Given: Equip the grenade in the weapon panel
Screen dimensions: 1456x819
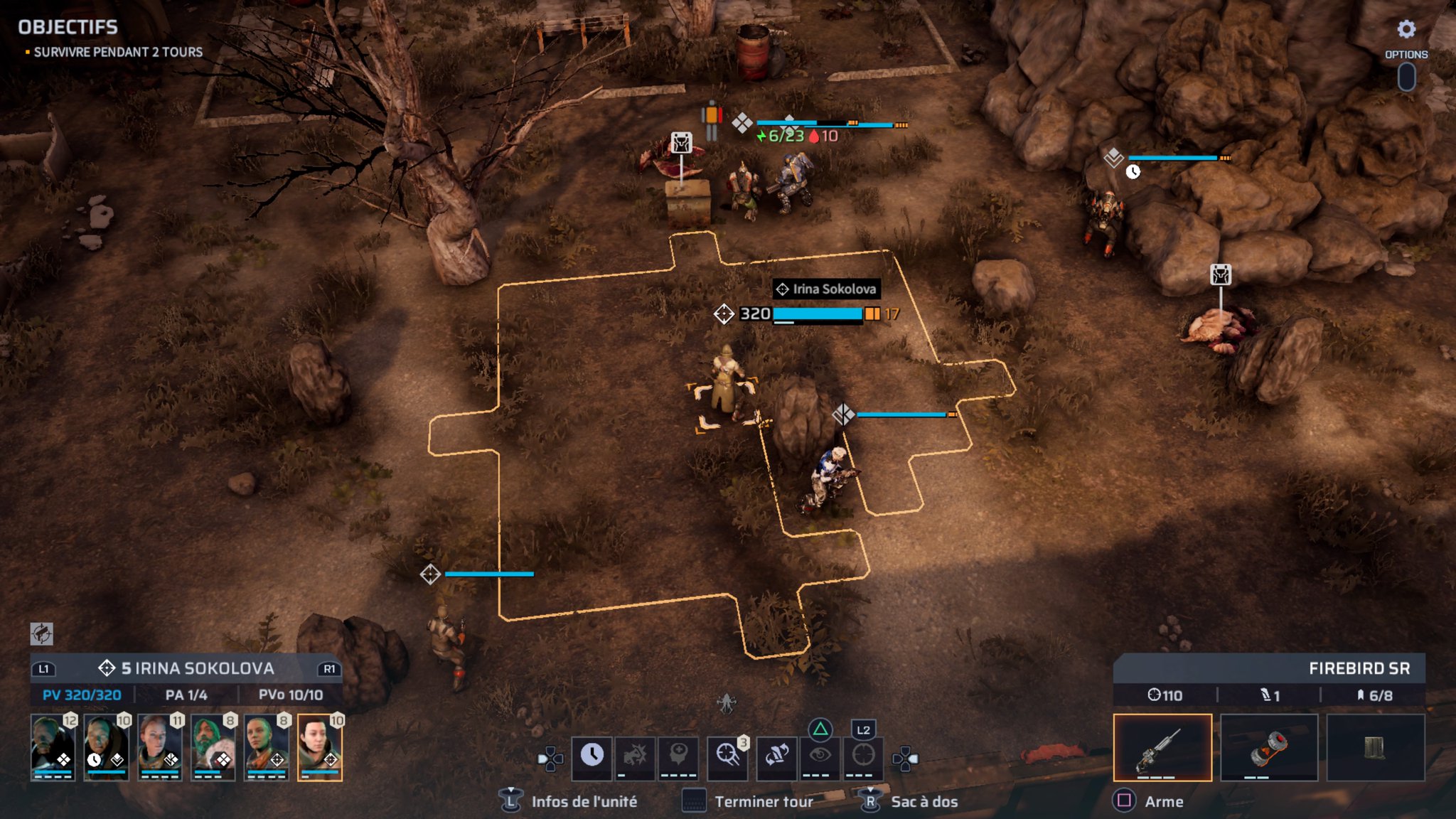Looking at the screenshot, I should [1269, 748].
